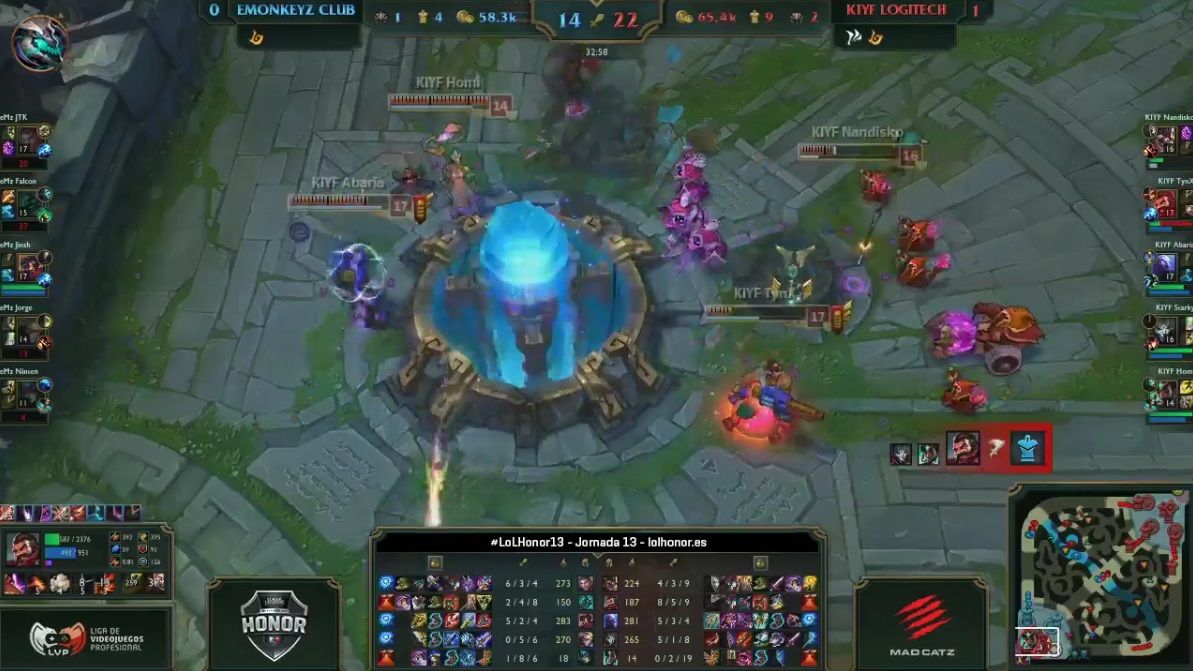Click the blue team gold bag scoreboard header
Image resolution: width=1193 pixels, height=671 pixels.
pos(465,17)
